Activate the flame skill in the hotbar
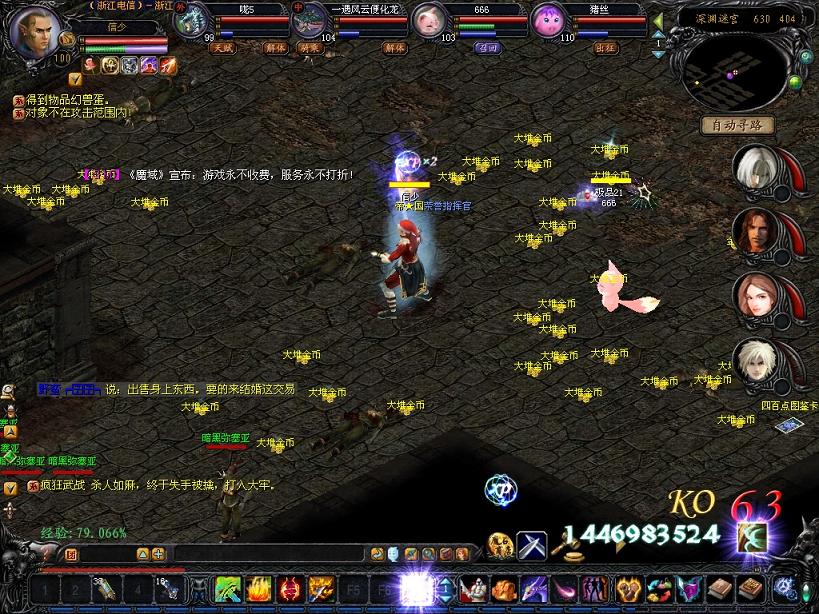The width and height of the screenshot is (819, 614). click(259, 588)
